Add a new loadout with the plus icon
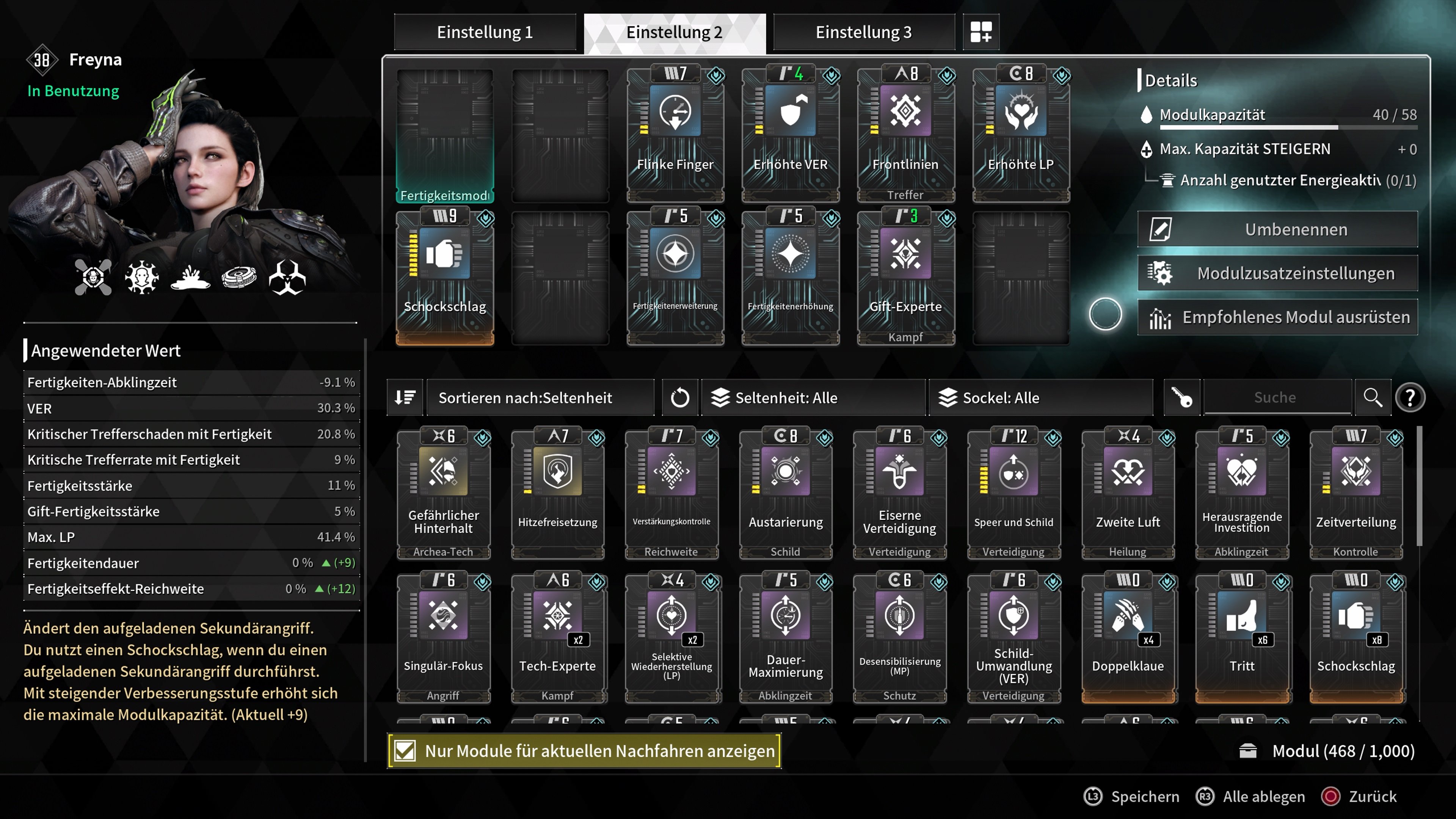This screenshot has width=1456, height=819. (981, 32)
